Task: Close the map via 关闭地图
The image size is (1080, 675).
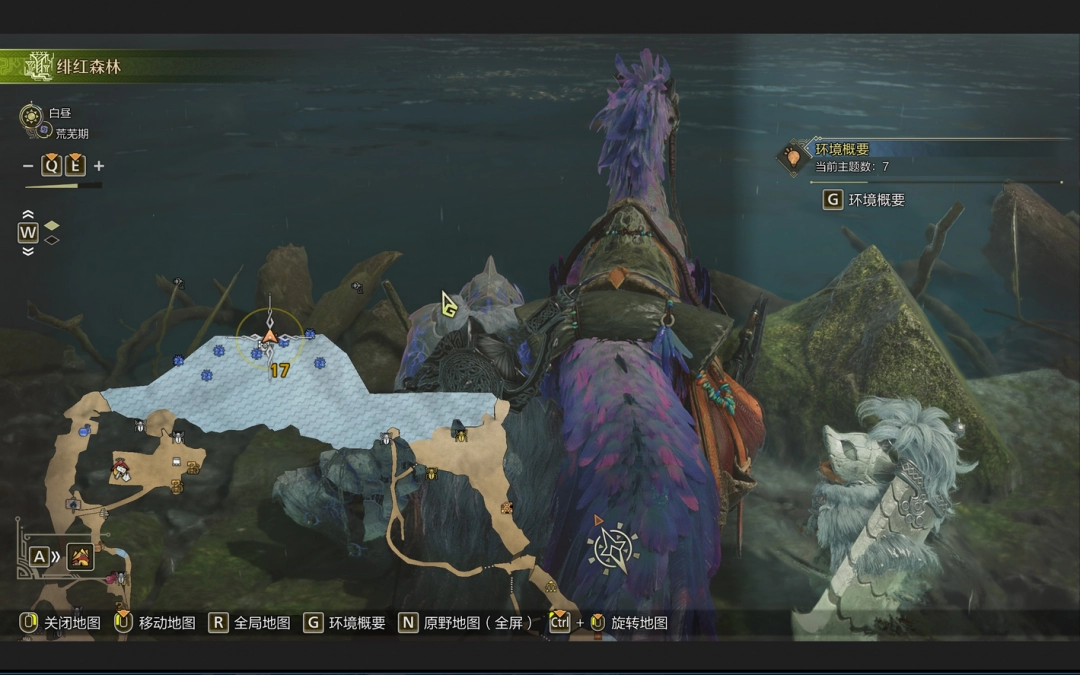Action: point(72,623)
